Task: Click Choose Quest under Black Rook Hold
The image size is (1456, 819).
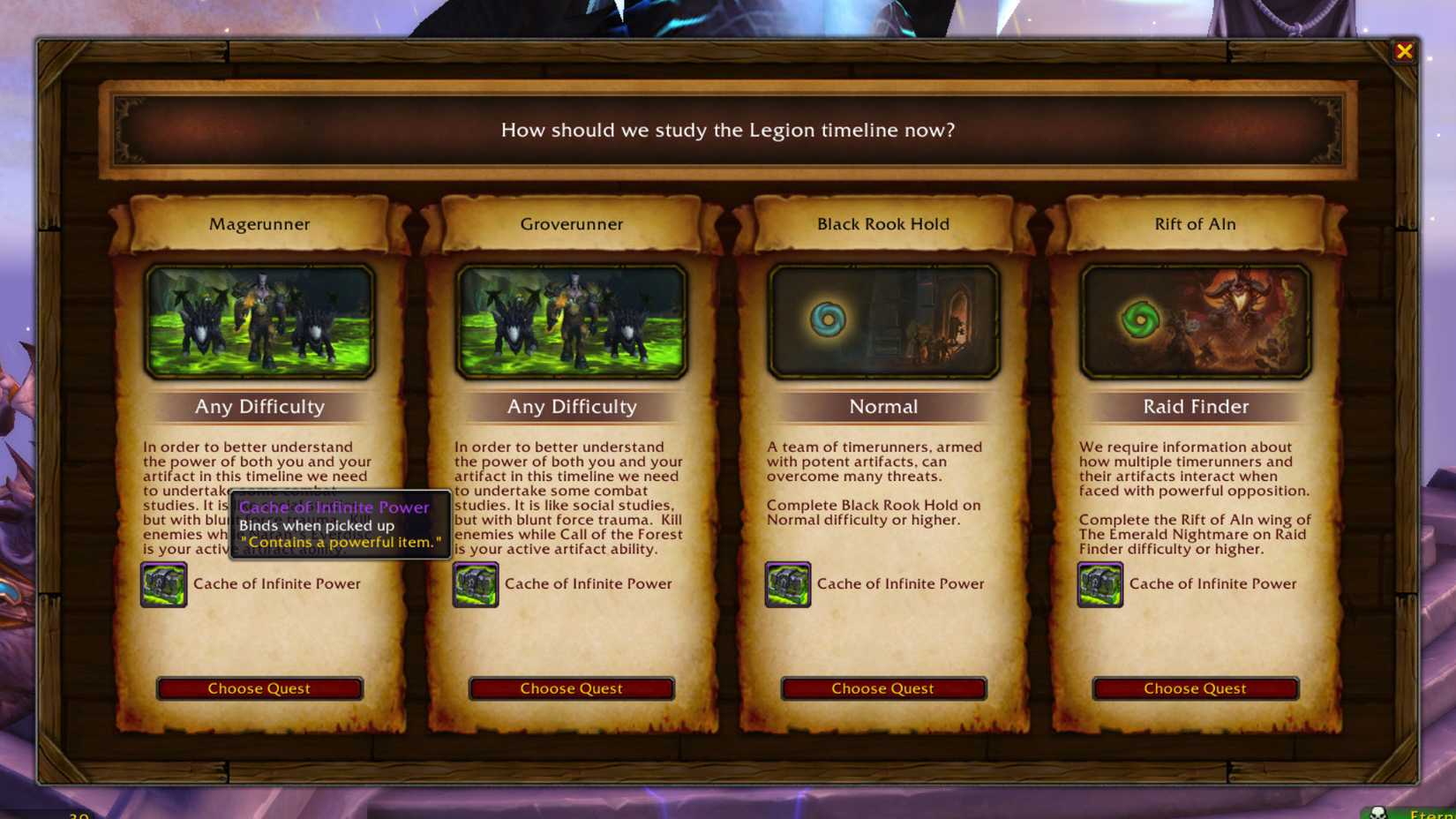Action: pyautogui.click(x=882, y=688)
